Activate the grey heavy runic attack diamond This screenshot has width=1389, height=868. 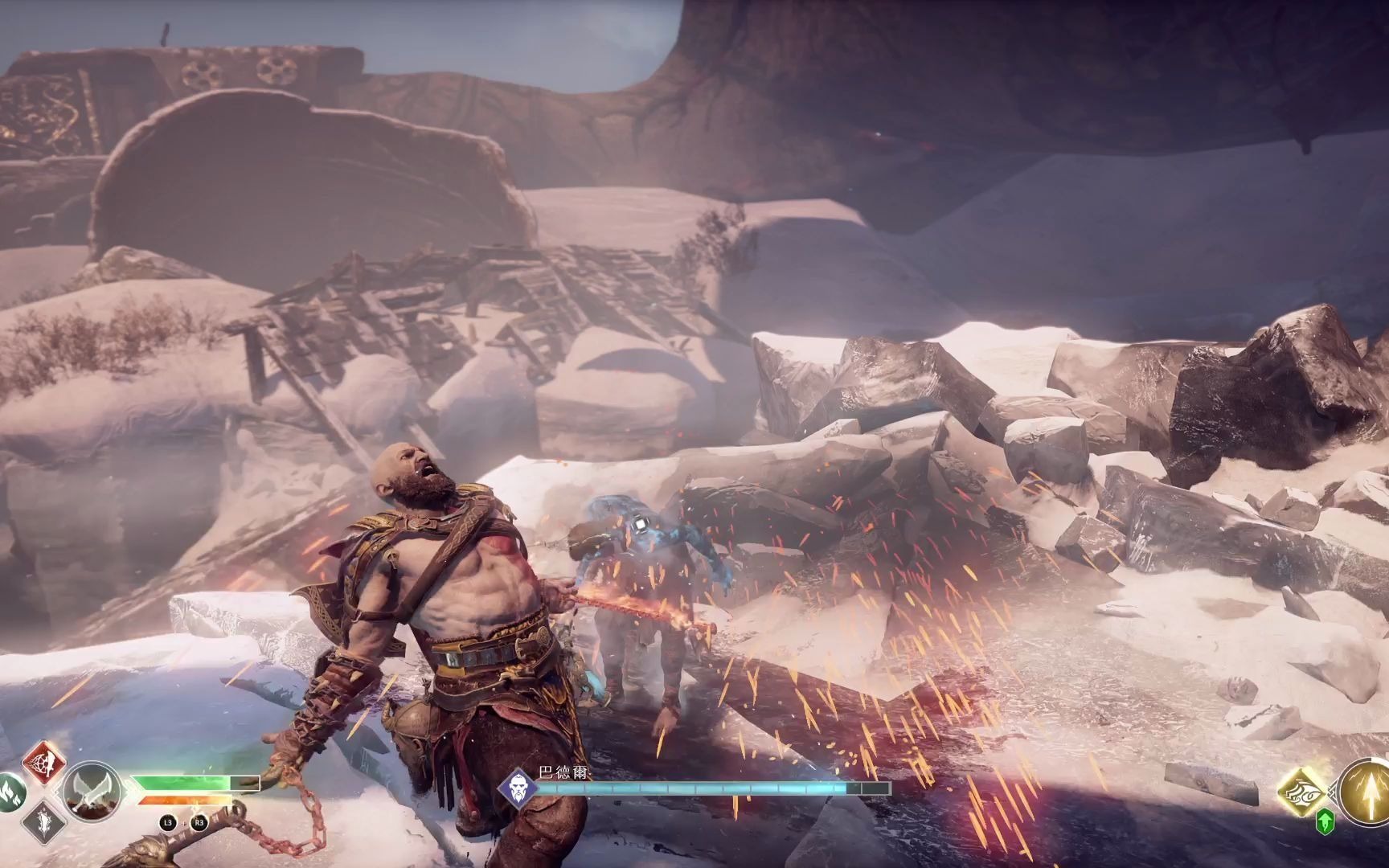[43, 824]
